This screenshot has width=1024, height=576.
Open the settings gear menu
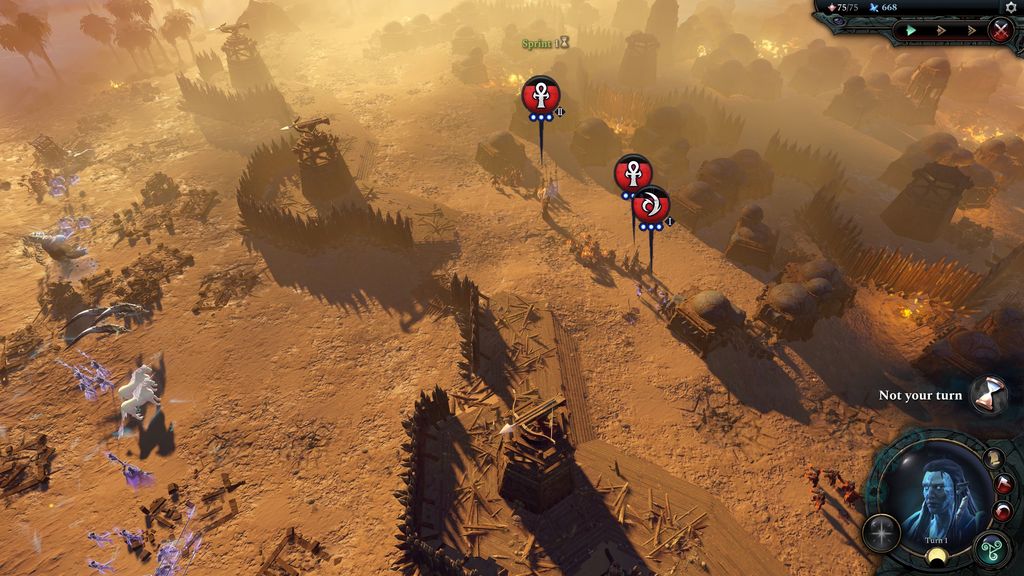pyautogui.click(x=1010, y=7)
